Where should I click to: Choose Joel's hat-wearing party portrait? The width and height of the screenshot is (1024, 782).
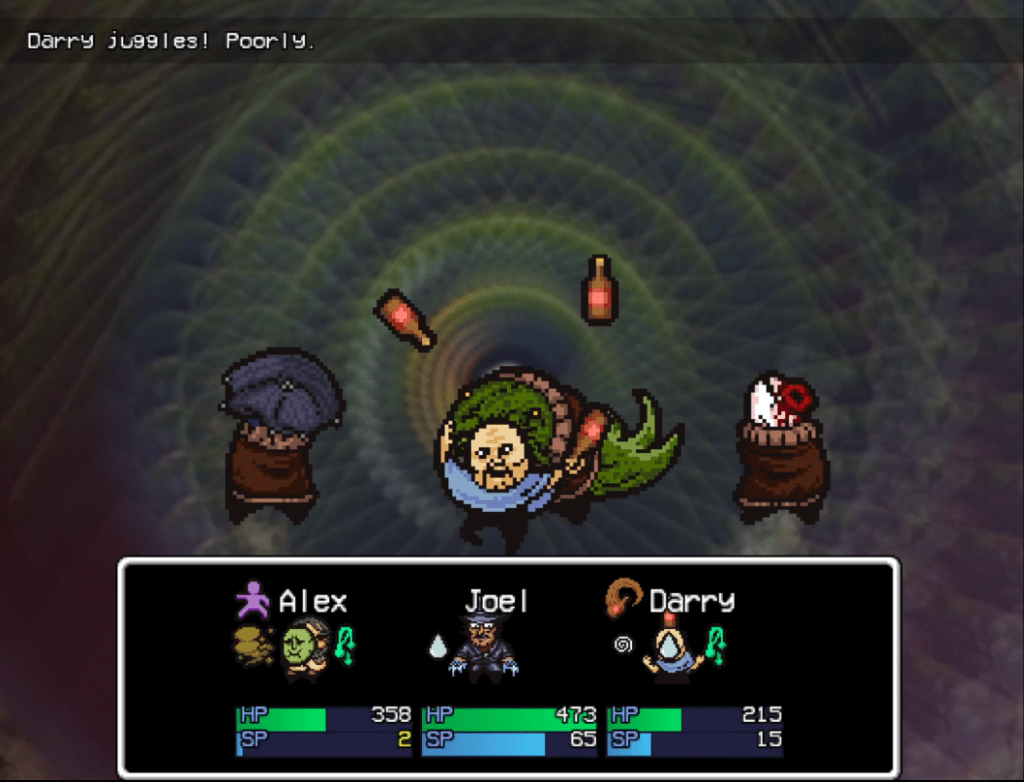click(x=484, y=648)
